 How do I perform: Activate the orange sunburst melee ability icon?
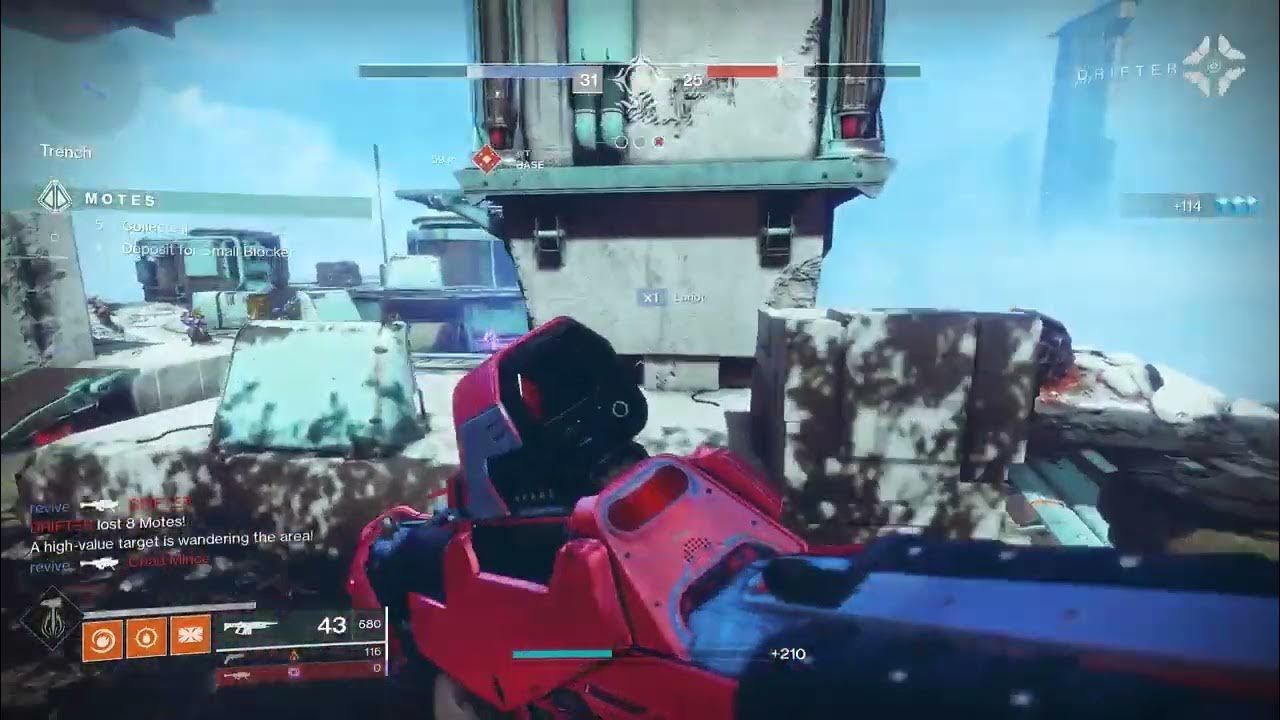(x=145, y=638)
